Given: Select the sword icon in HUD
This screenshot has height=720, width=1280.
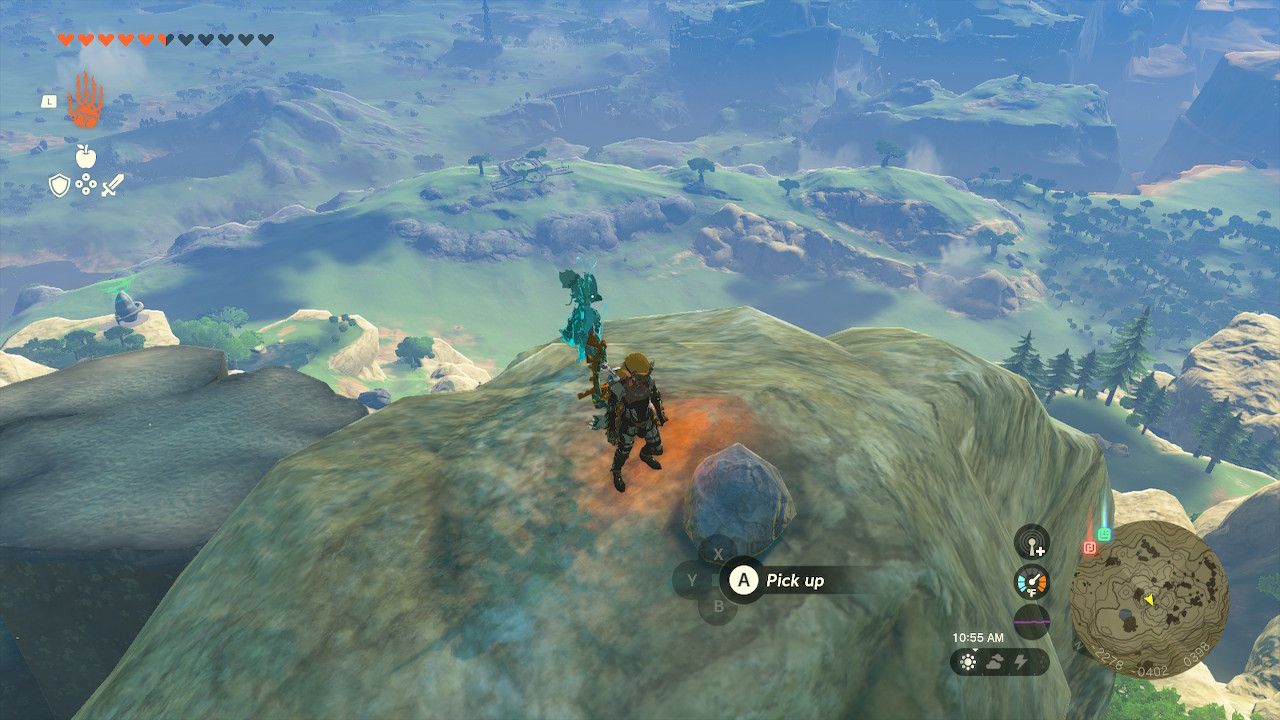Looking at the screenshot, I should (112, 185).
